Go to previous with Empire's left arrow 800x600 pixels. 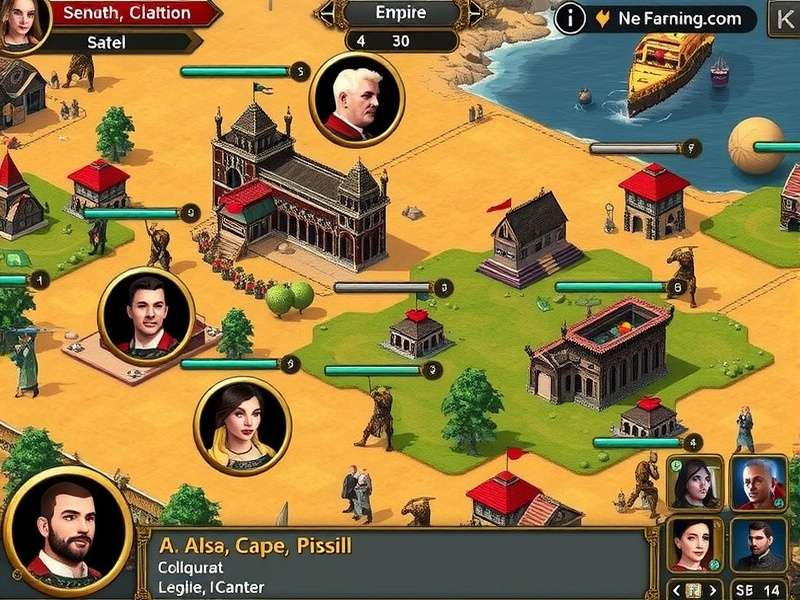326,14
